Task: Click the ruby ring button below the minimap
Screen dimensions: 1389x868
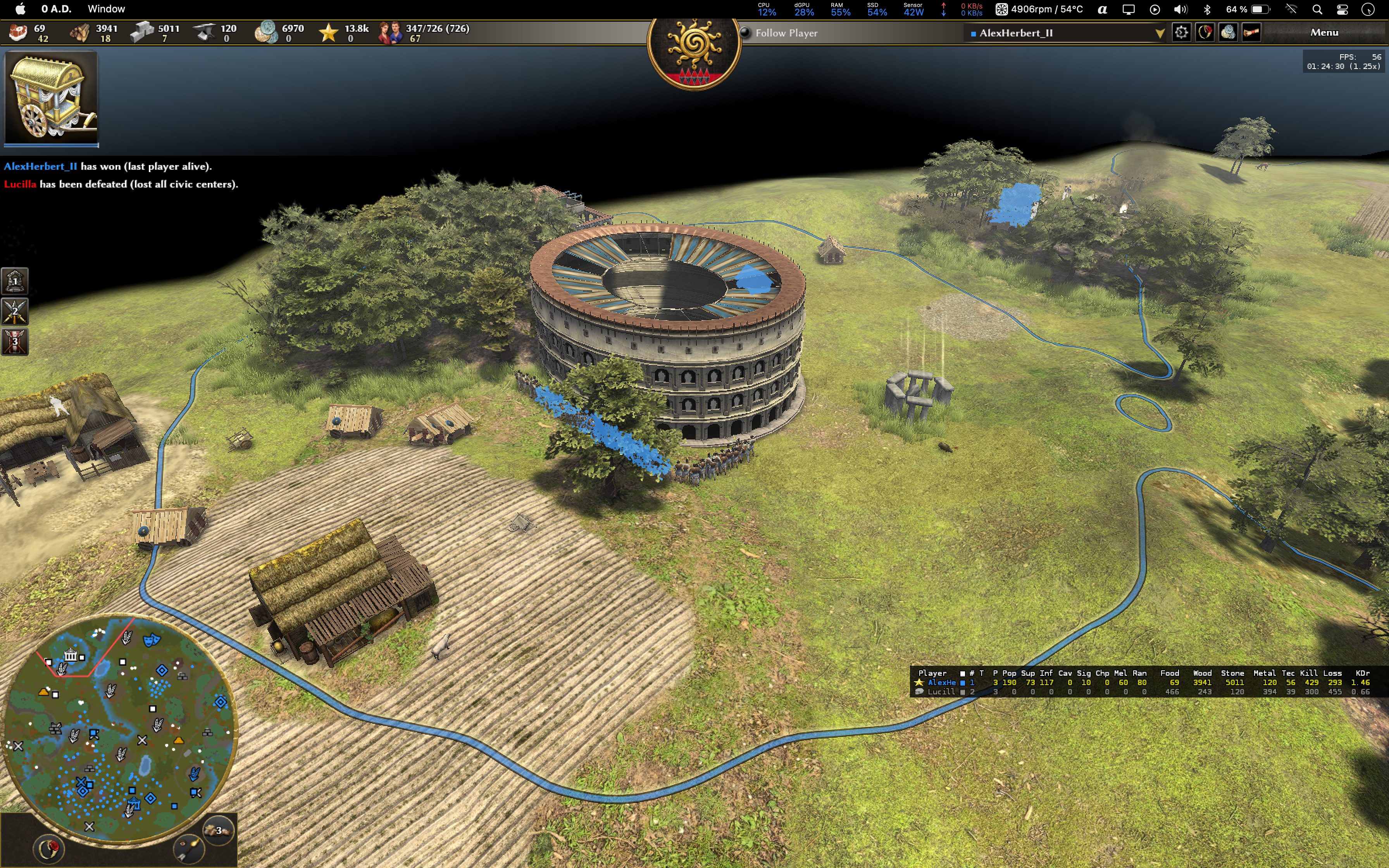Action: point(48,849)
